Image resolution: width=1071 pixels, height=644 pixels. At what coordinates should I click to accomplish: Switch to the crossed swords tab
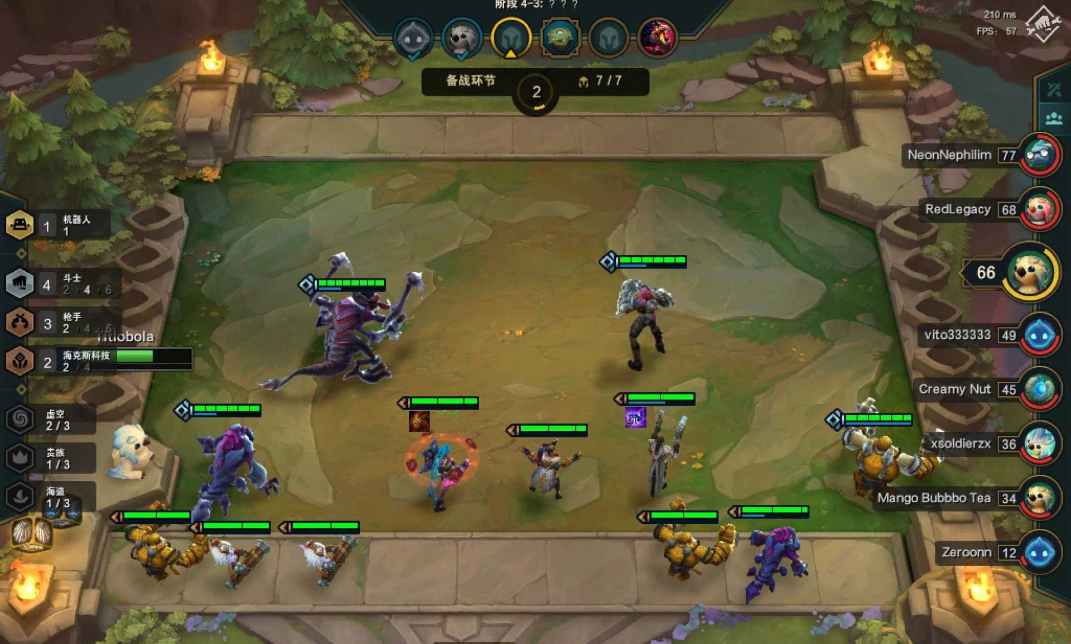pos(1053,89)
